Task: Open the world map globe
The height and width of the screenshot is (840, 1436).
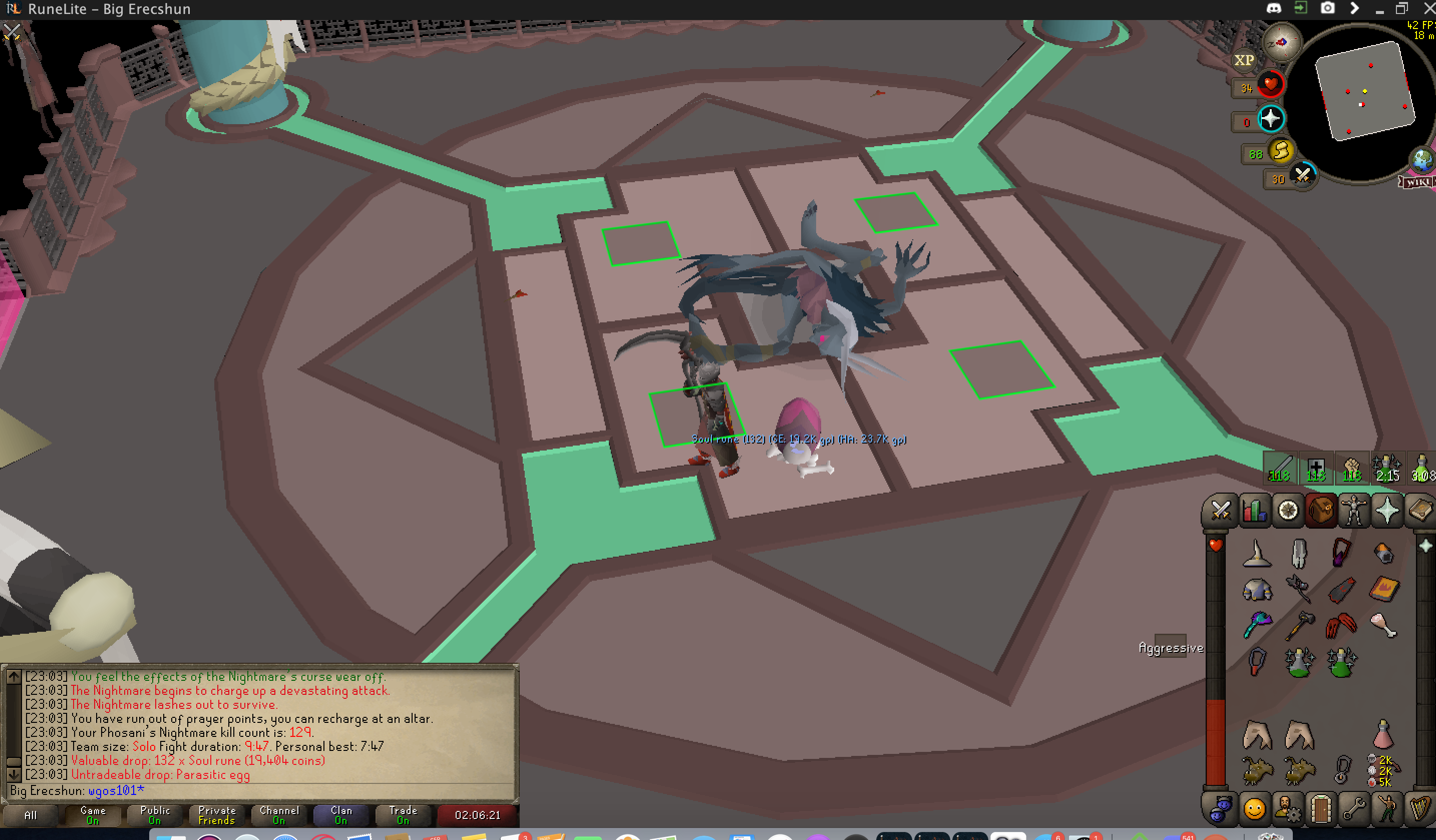Action: pyautogui.click(x=1422, y=160)
